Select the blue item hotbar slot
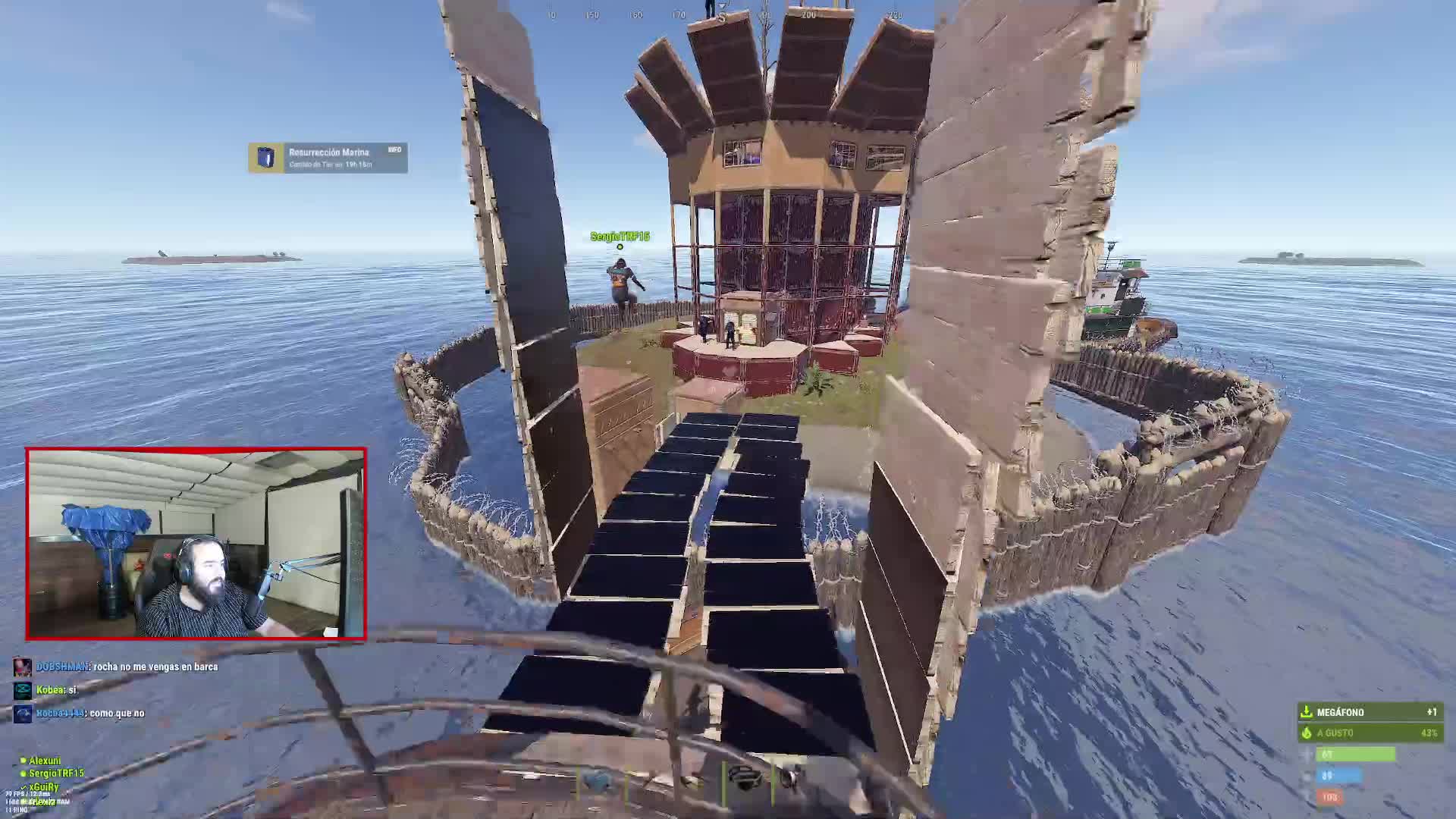 point(598,781)
